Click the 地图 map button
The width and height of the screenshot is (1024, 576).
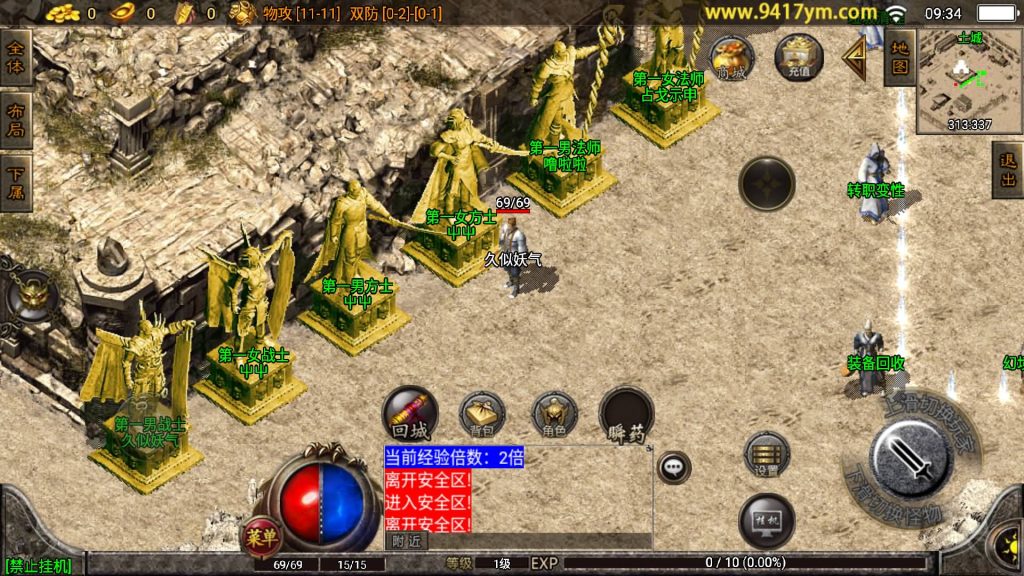900,56
